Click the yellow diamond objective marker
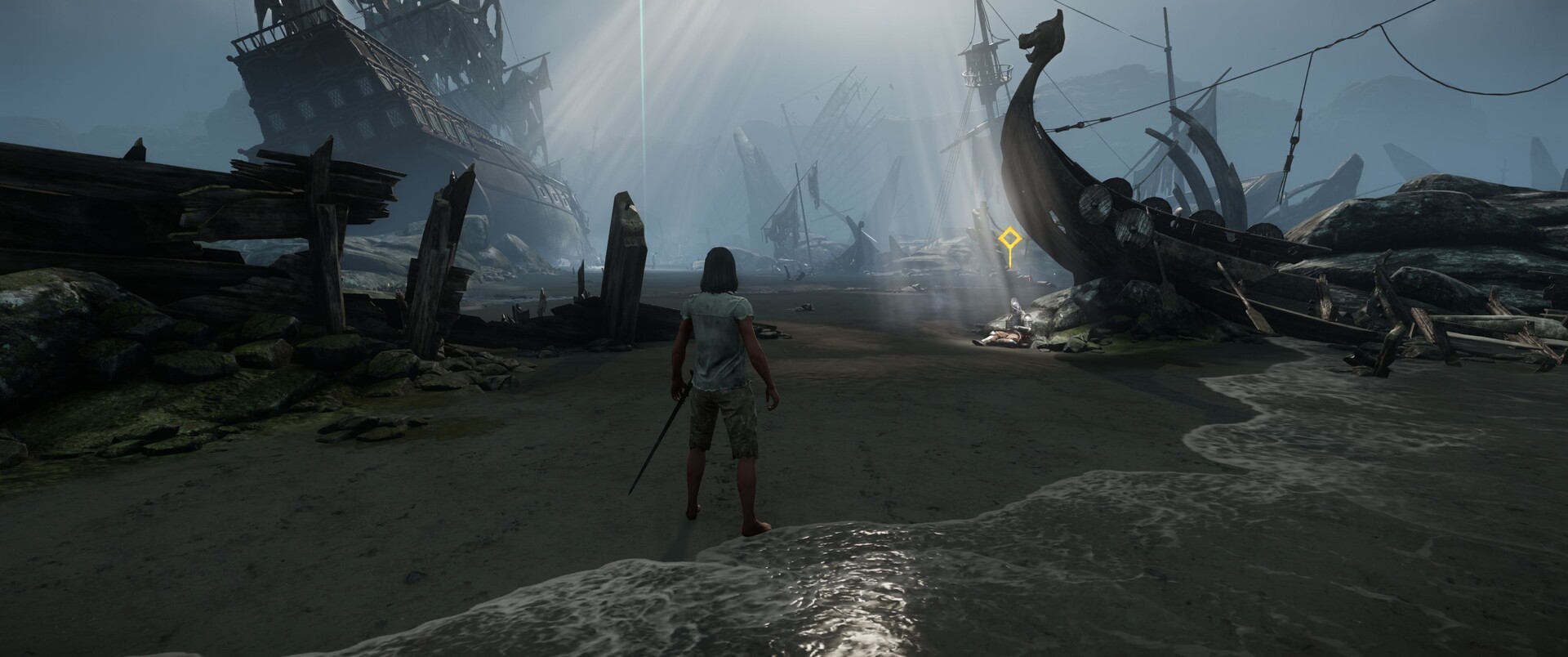1568x657 pixels. tap(1010, 240)
